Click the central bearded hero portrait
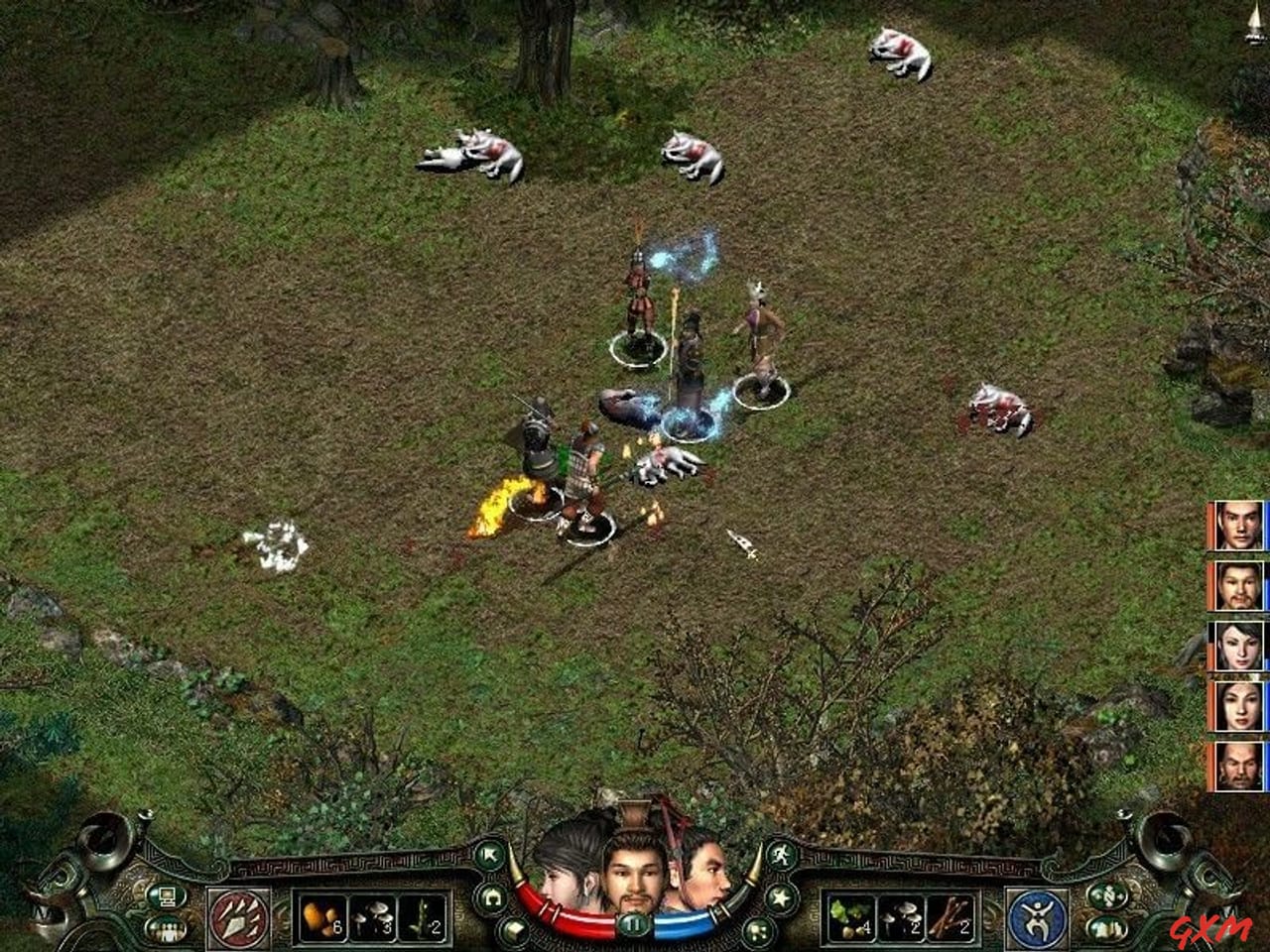This screenshot has width=1270, height=952. point(635,873)
